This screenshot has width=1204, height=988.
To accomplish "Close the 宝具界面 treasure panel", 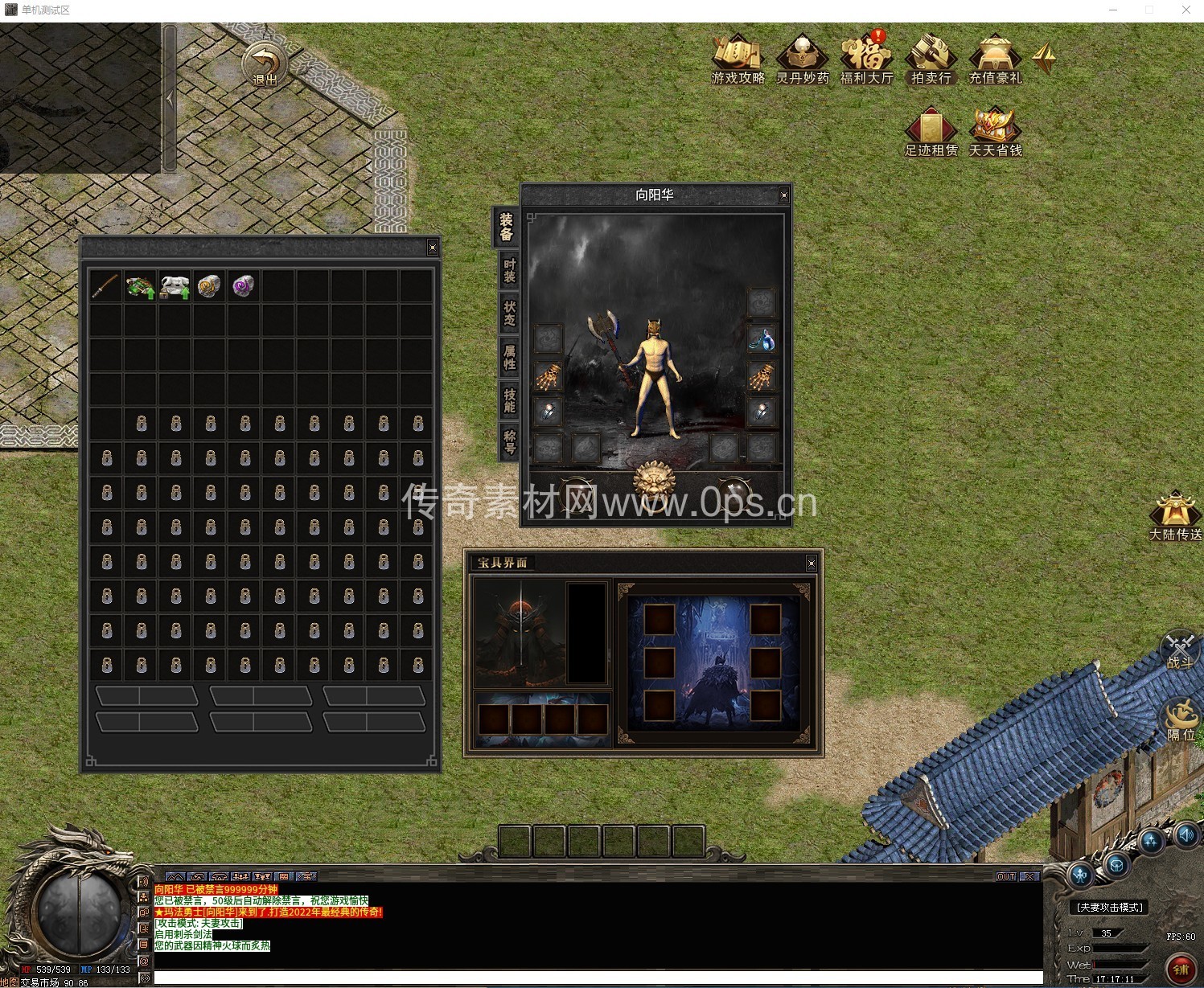I will tap(812, 564).
